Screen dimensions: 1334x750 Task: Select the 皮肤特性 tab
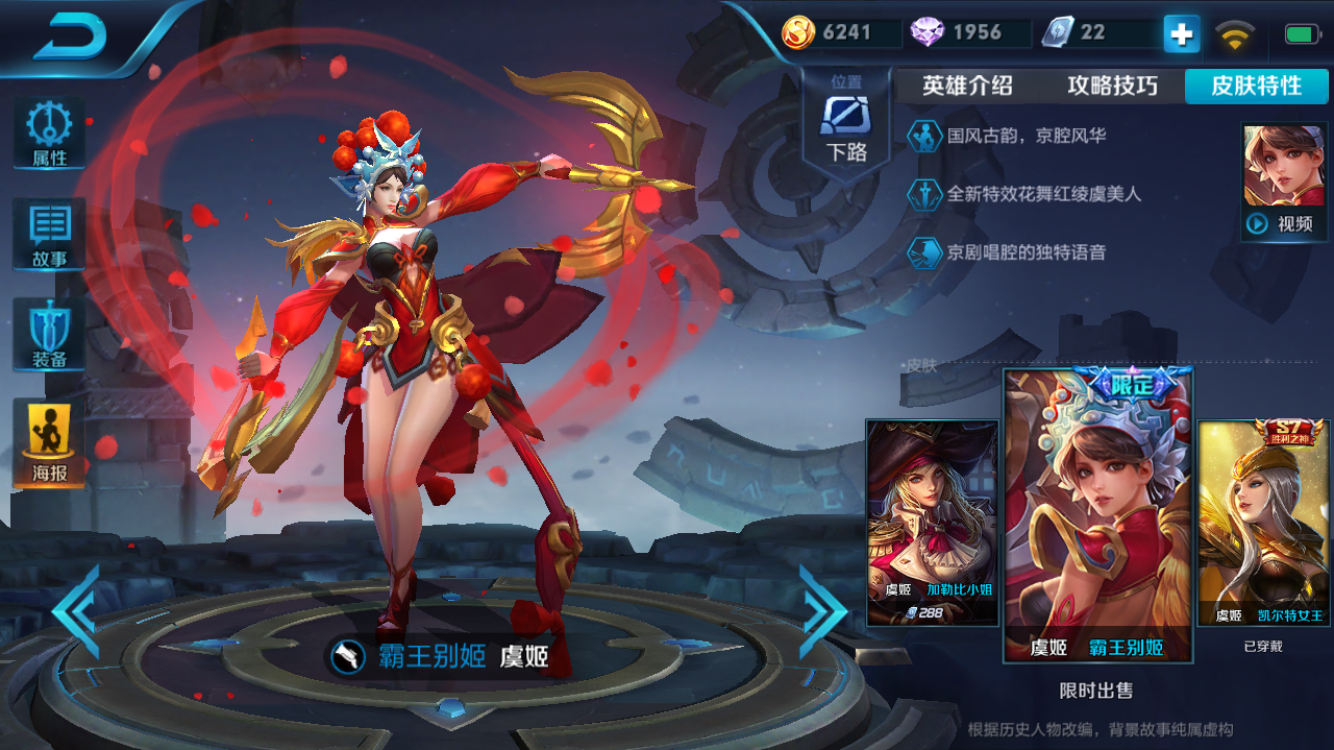click(1256, 86)
